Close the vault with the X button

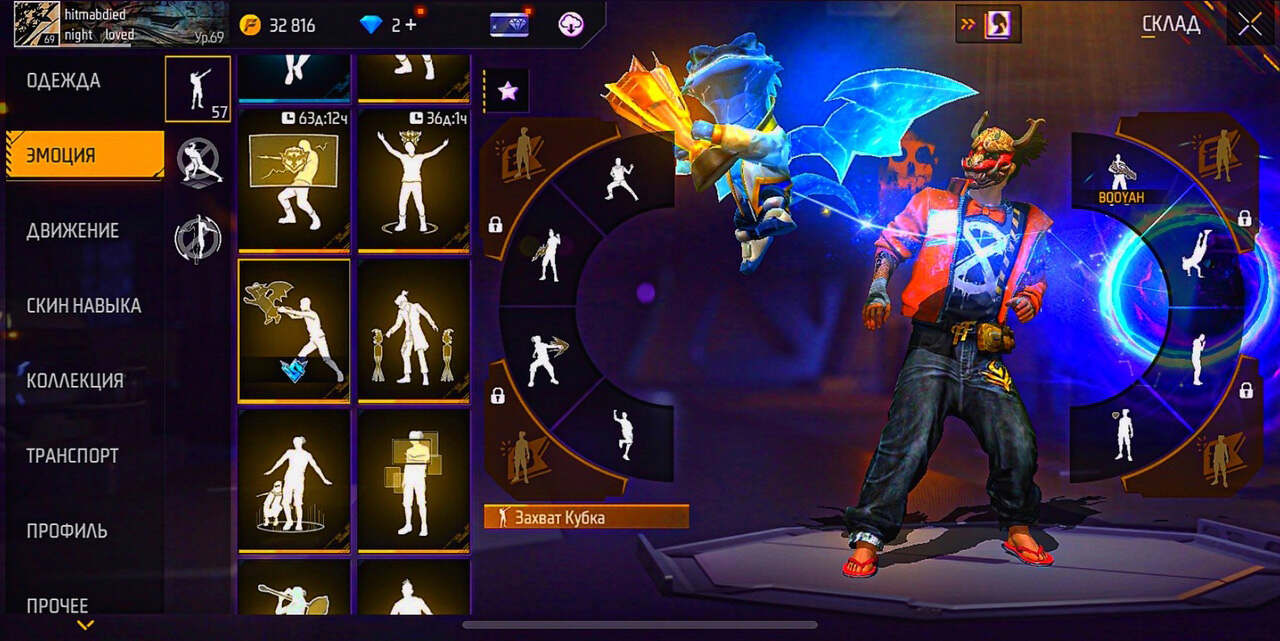[1250, 25]
